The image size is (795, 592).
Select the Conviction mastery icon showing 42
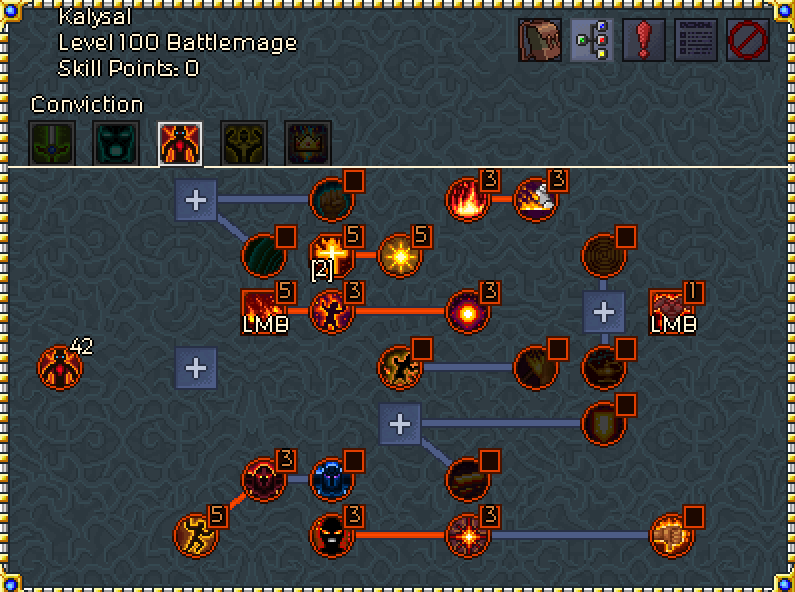pyautogui.click(x=59, y=366)
